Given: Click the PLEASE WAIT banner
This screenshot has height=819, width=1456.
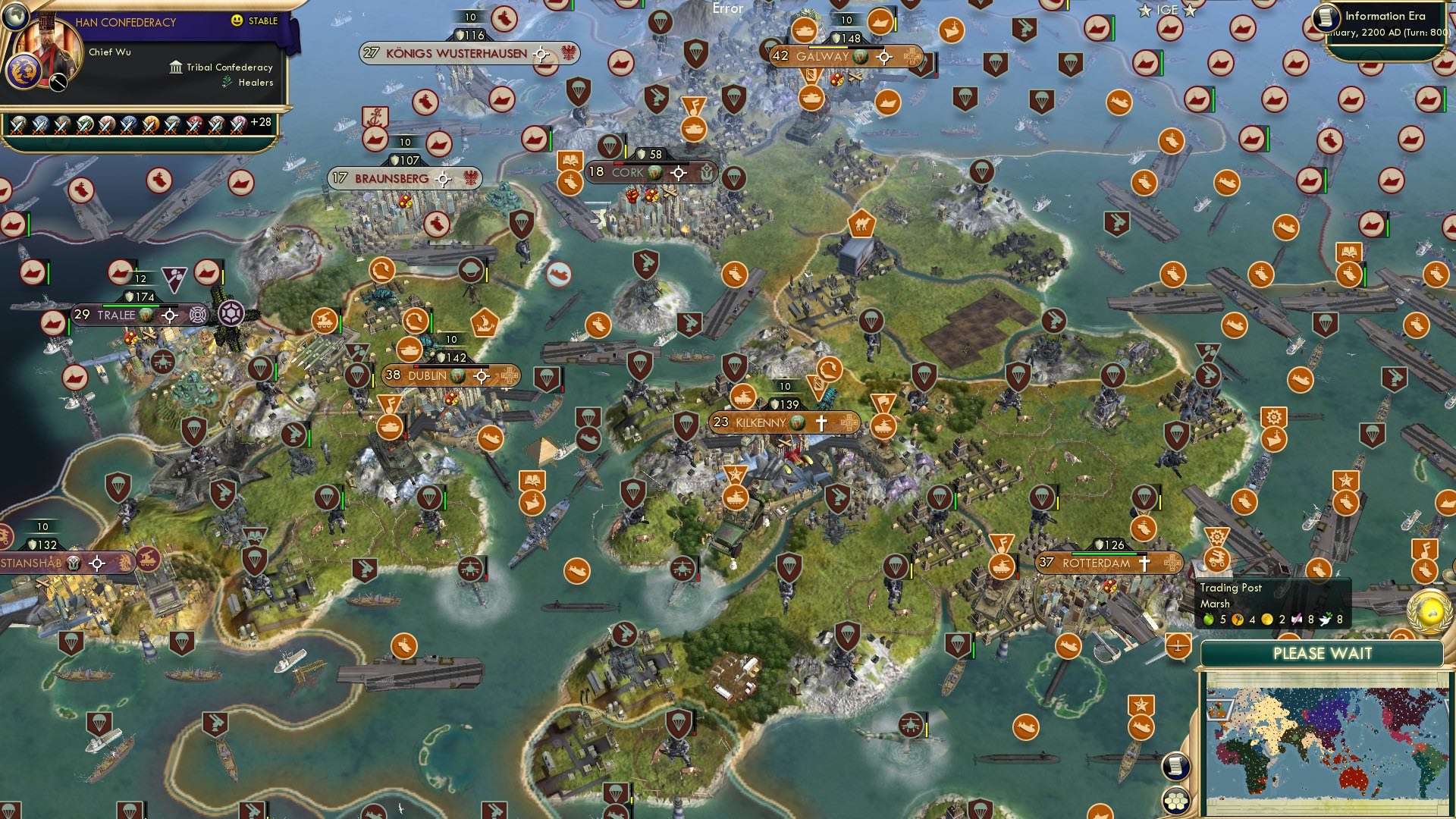Looking at the screenshot, I should (1324, 652).
